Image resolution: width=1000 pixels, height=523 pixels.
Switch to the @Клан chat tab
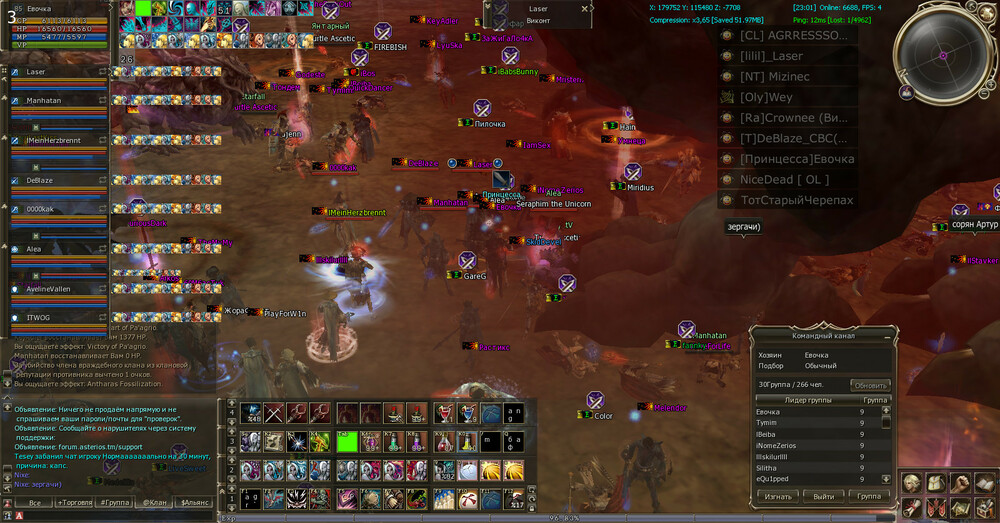[x=154, y=502]
